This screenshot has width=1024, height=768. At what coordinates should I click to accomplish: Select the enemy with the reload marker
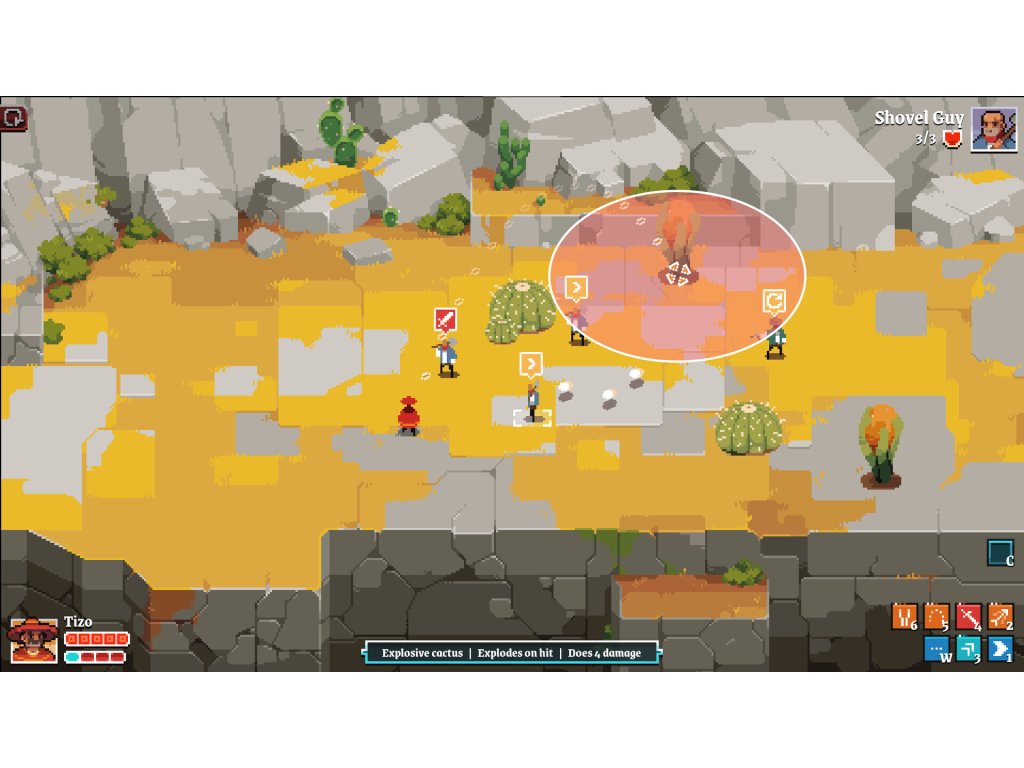[775, 338]
